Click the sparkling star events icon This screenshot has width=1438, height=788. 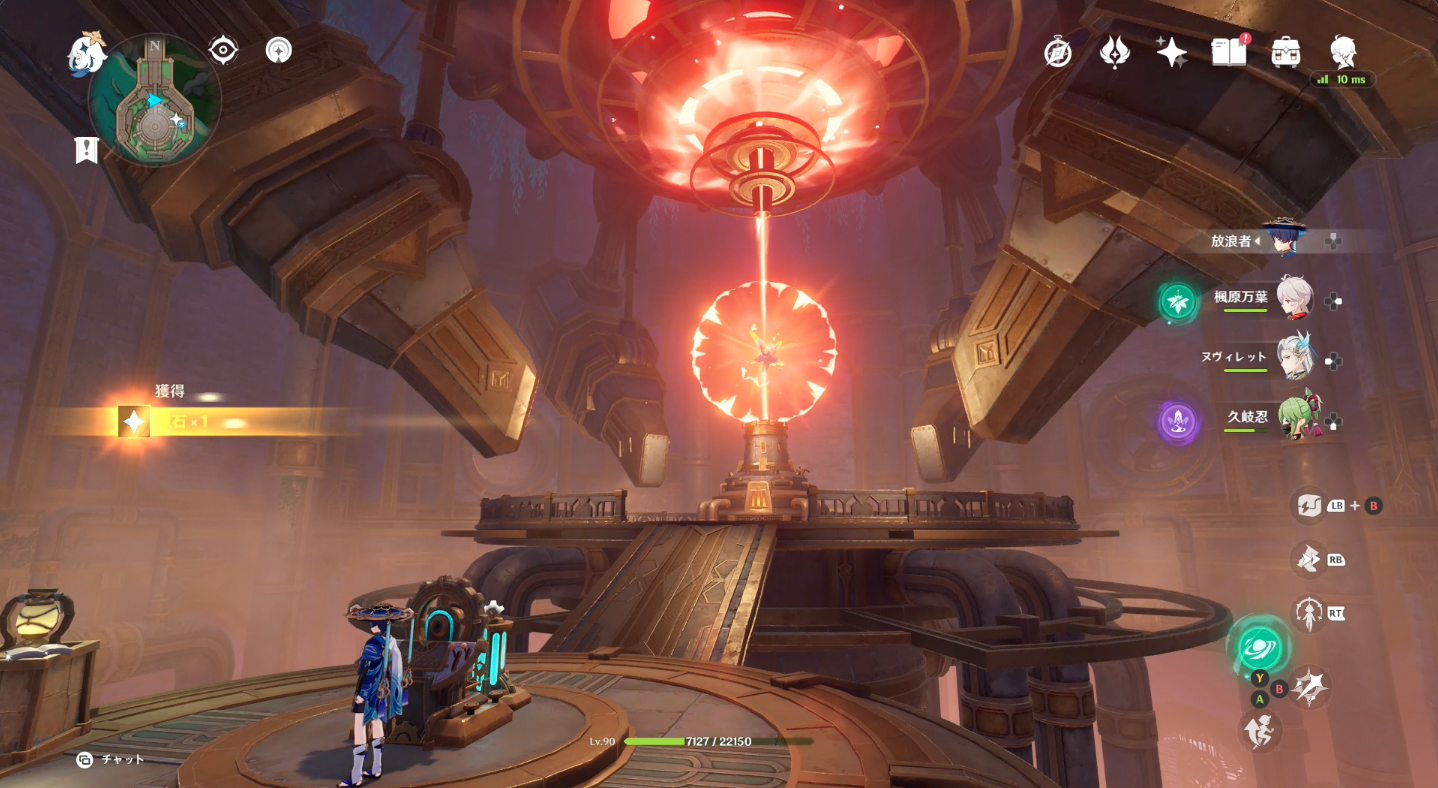1169,50
